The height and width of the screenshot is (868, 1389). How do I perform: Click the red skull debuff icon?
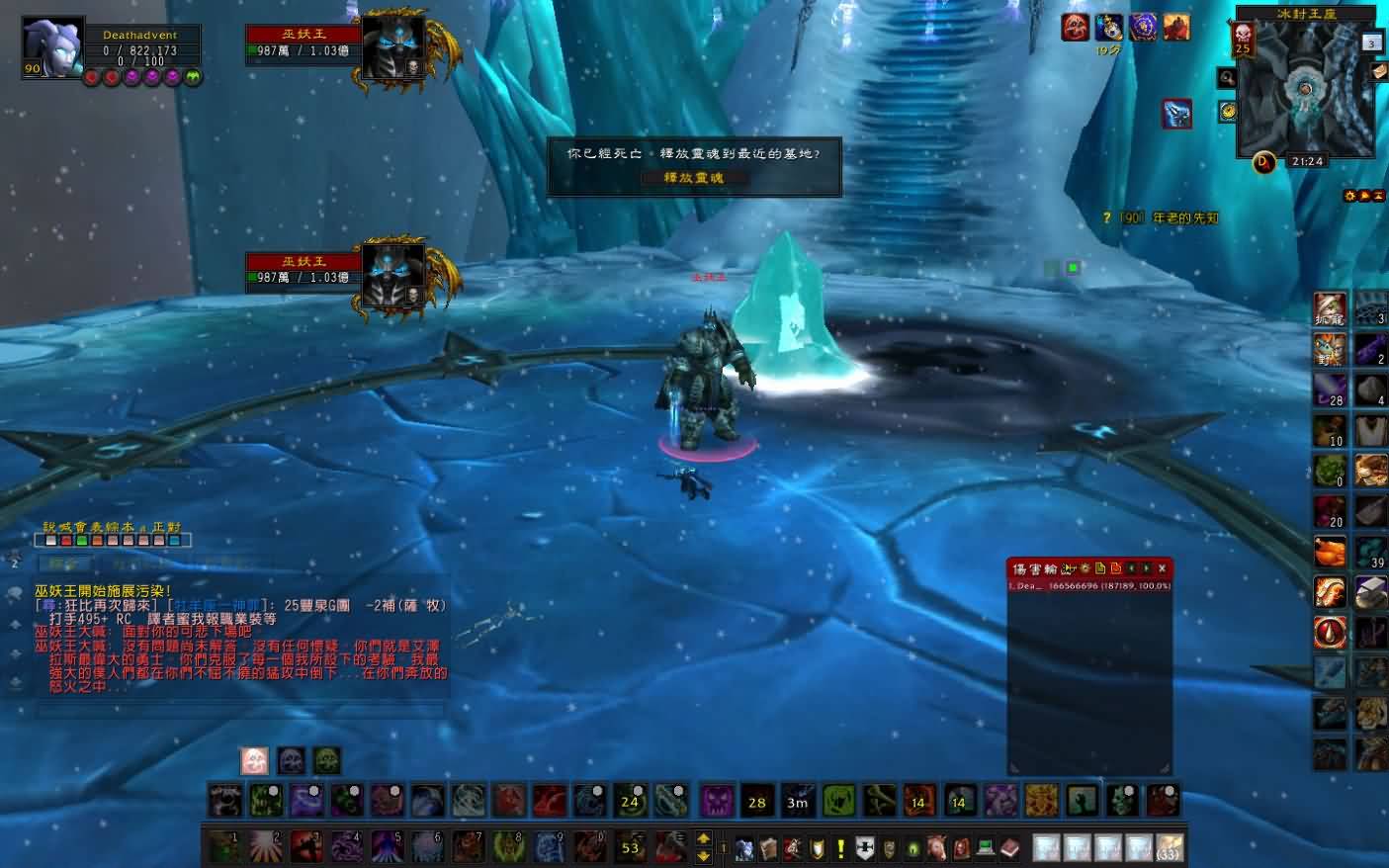click(1075, 28)
